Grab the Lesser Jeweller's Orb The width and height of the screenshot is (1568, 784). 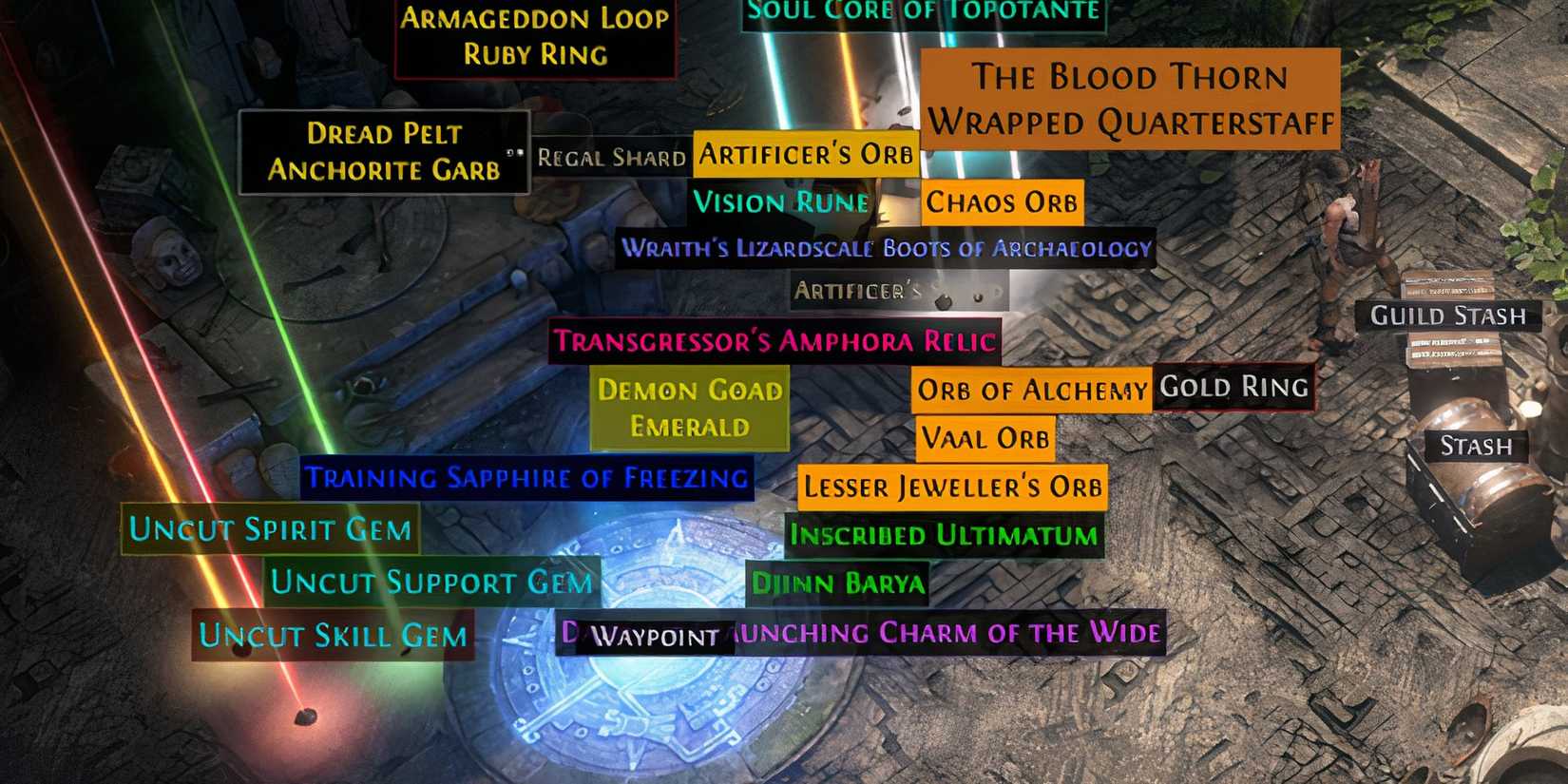coord(953,488)
